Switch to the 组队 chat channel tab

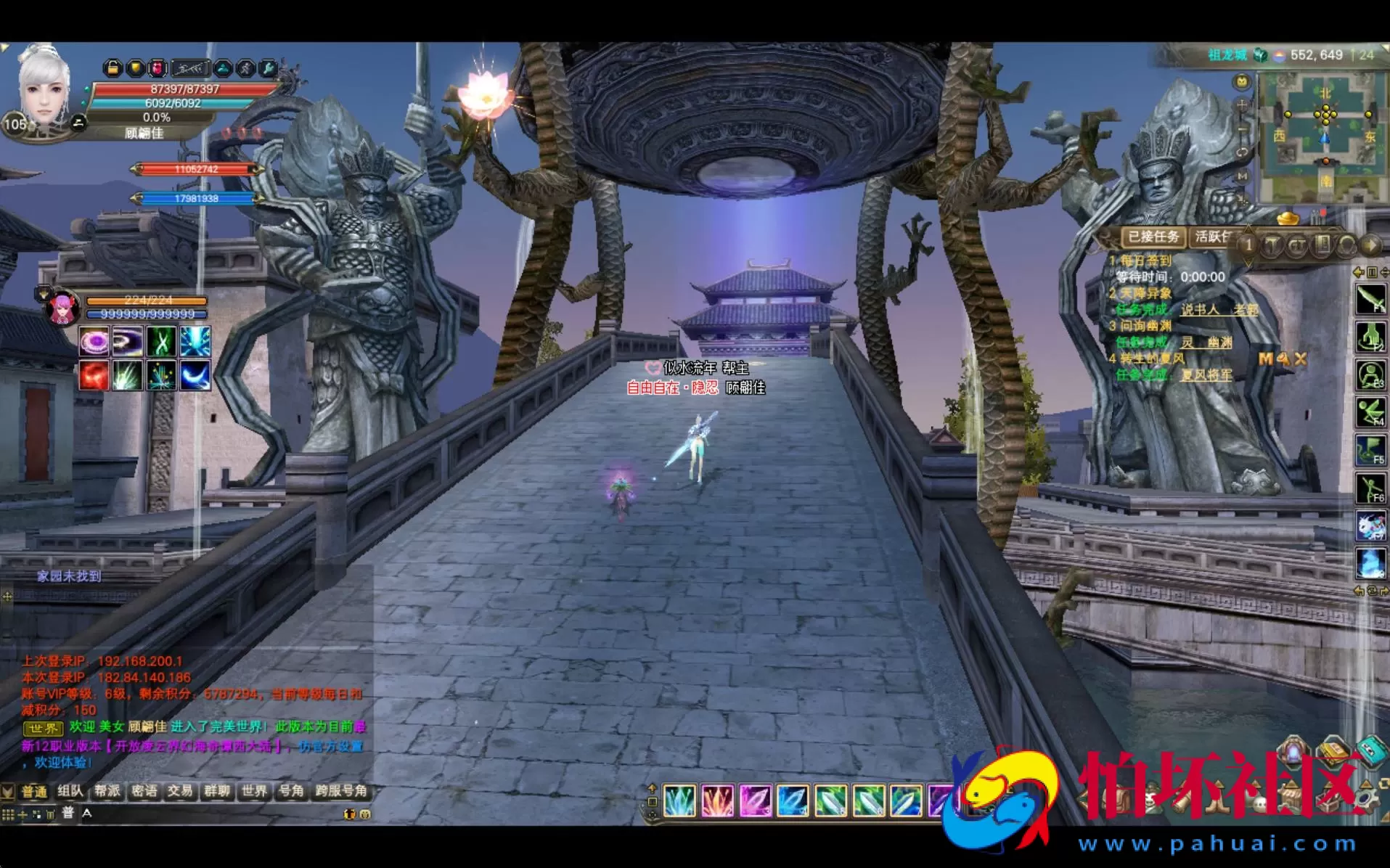click(x=70, y=791)
